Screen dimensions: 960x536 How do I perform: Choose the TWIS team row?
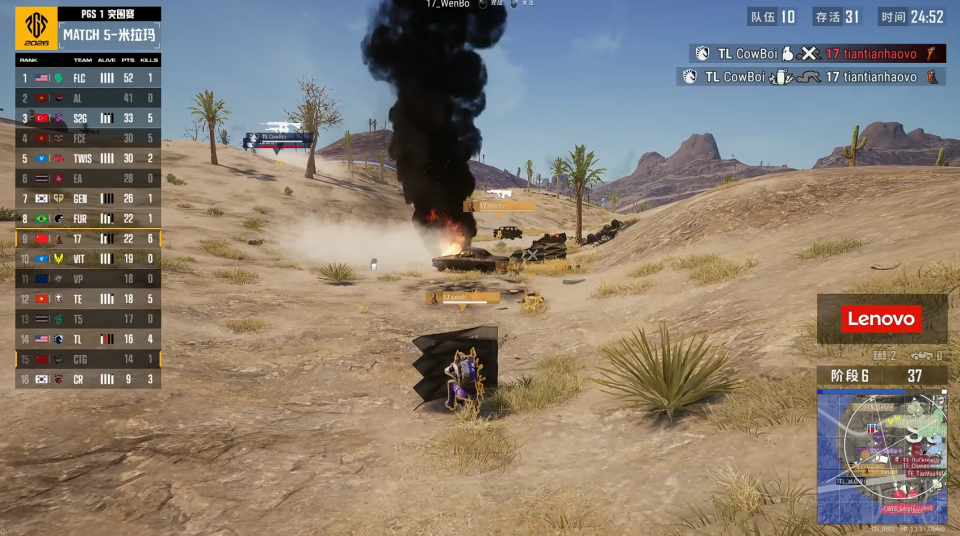tap(88, 158)
